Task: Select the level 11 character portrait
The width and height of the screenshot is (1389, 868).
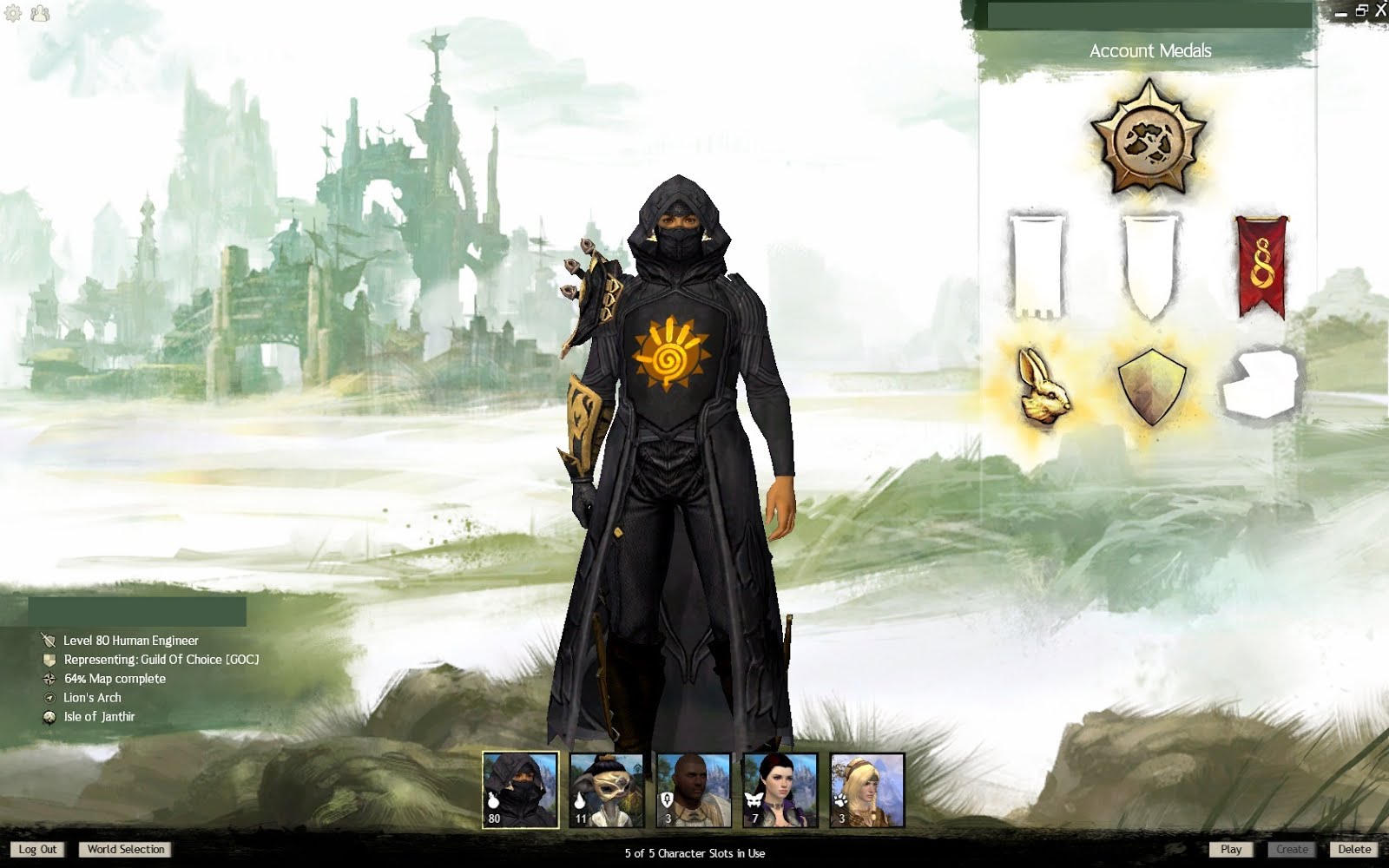Action: pyautogui.click(x=607, y=791)
